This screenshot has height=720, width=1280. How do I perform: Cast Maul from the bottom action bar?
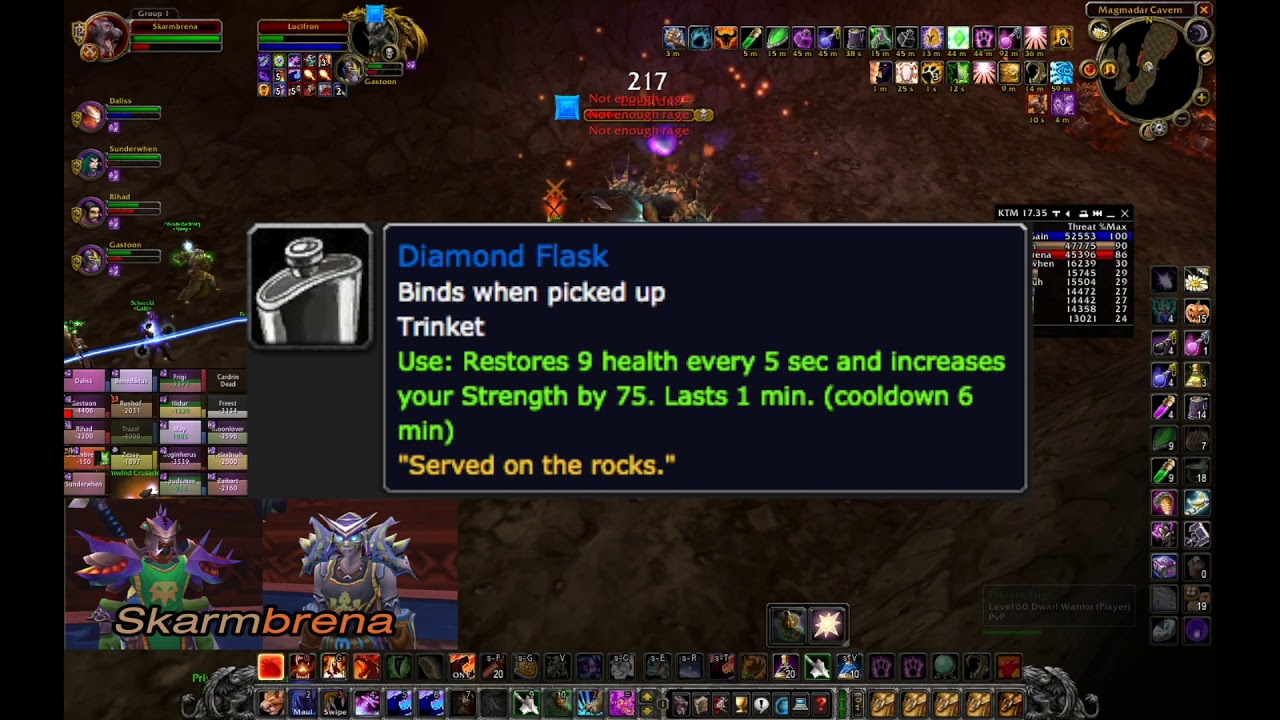pyautogui.click(x=299, y=705)
